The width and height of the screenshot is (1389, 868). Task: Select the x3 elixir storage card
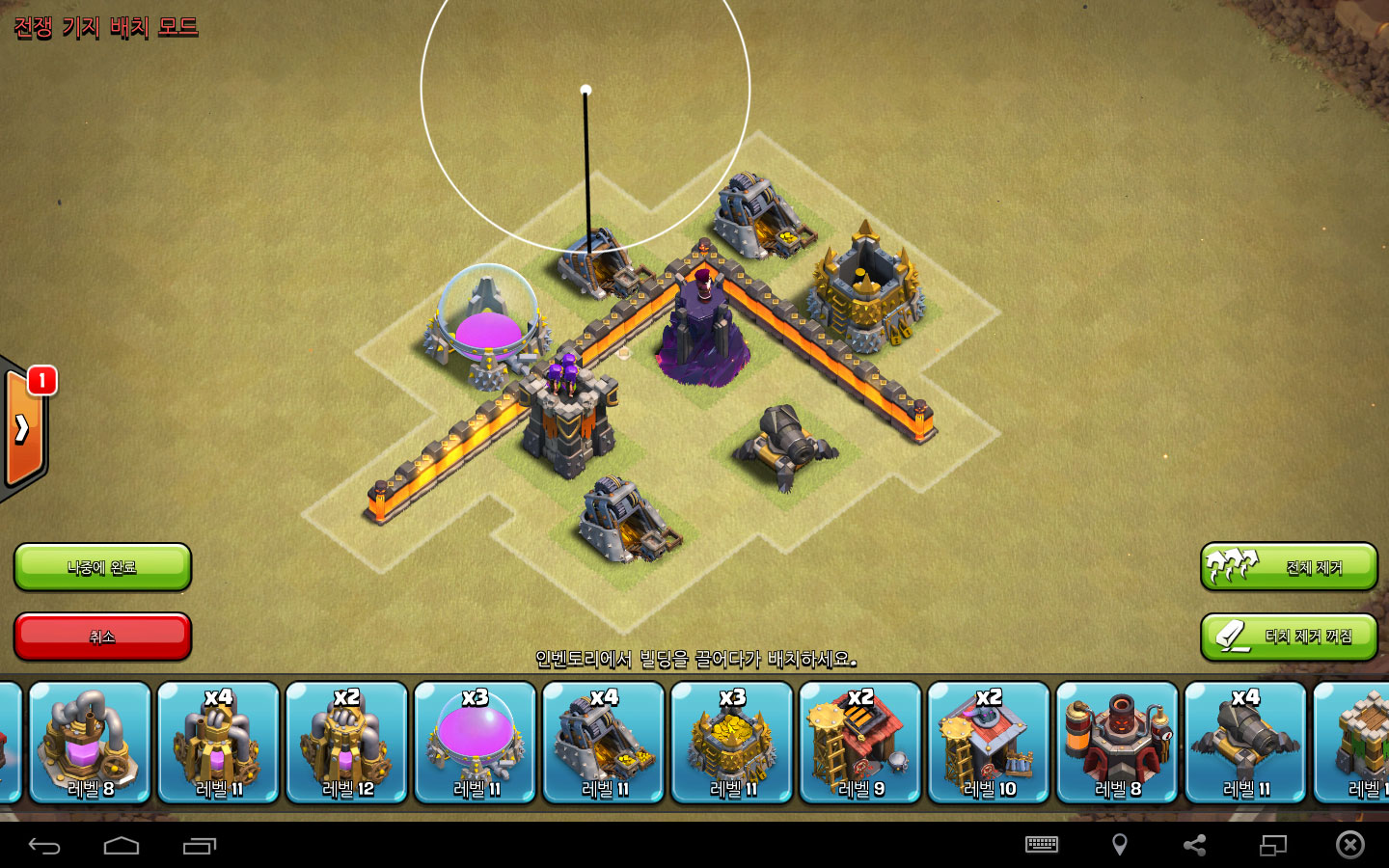475,743
